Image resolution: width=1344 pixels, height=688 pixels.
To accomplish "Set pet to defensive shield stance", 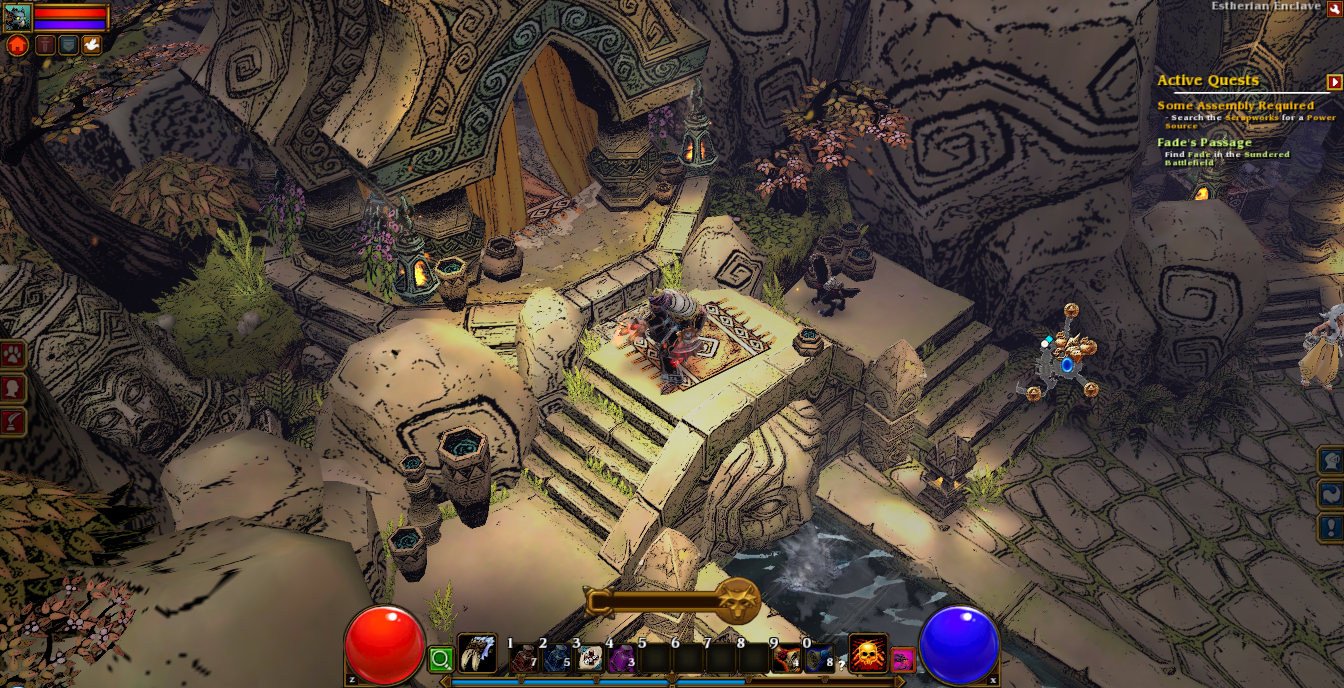I will (68, 45).
